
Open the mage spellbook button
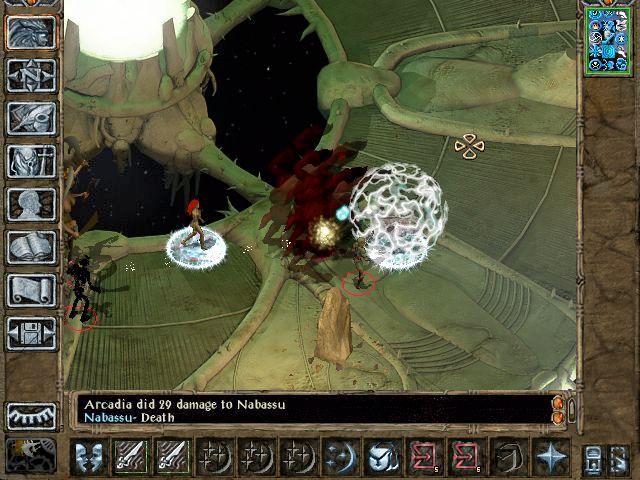pyautogui.click(x=31, y=247)
